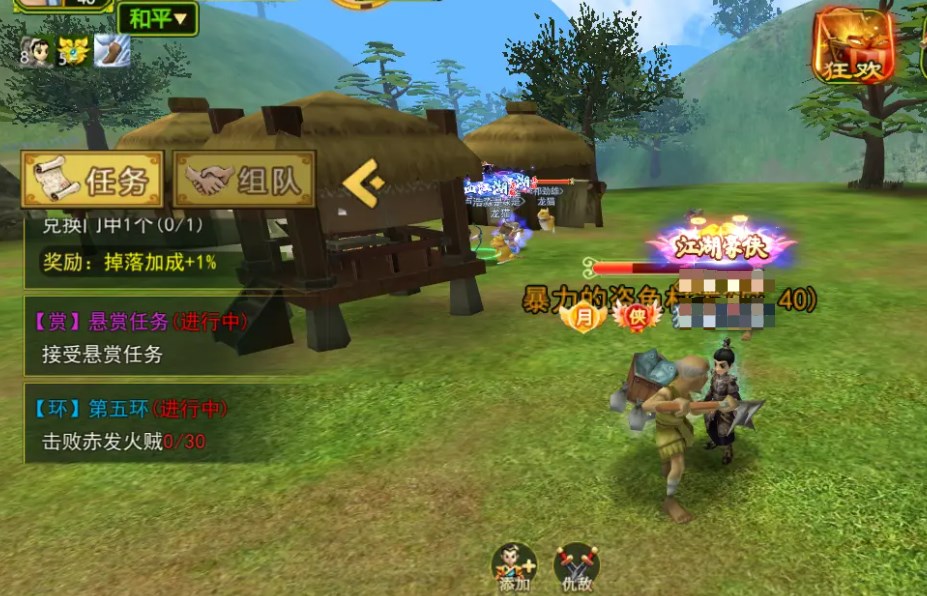Switch to the 组队 team tab
Image resolution: width=927 pixels, height=596 pixels.
tap(244, 180)
